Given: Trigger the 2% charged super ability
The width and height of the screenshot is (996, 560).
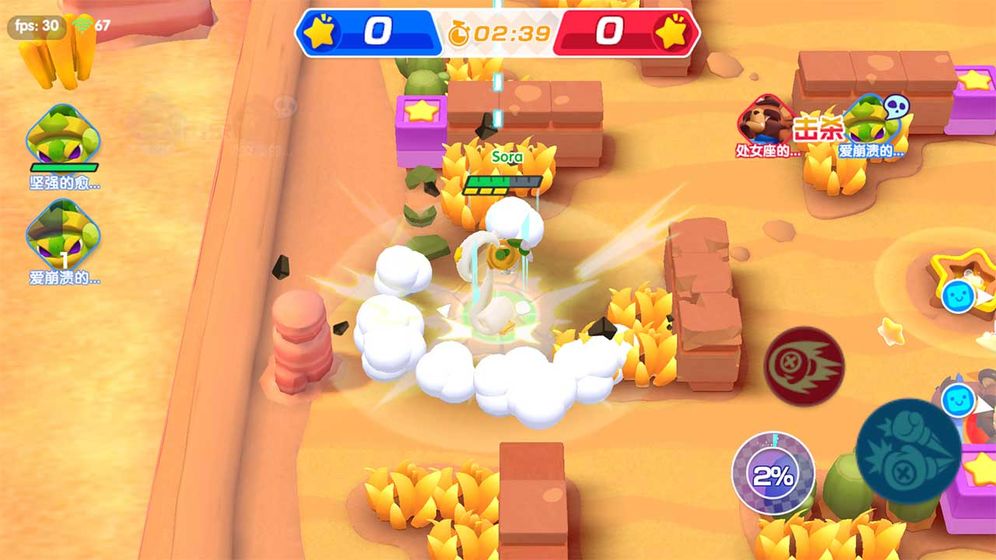Looking at the screenshot, I should pyautogui.click(x=773, y=474).
